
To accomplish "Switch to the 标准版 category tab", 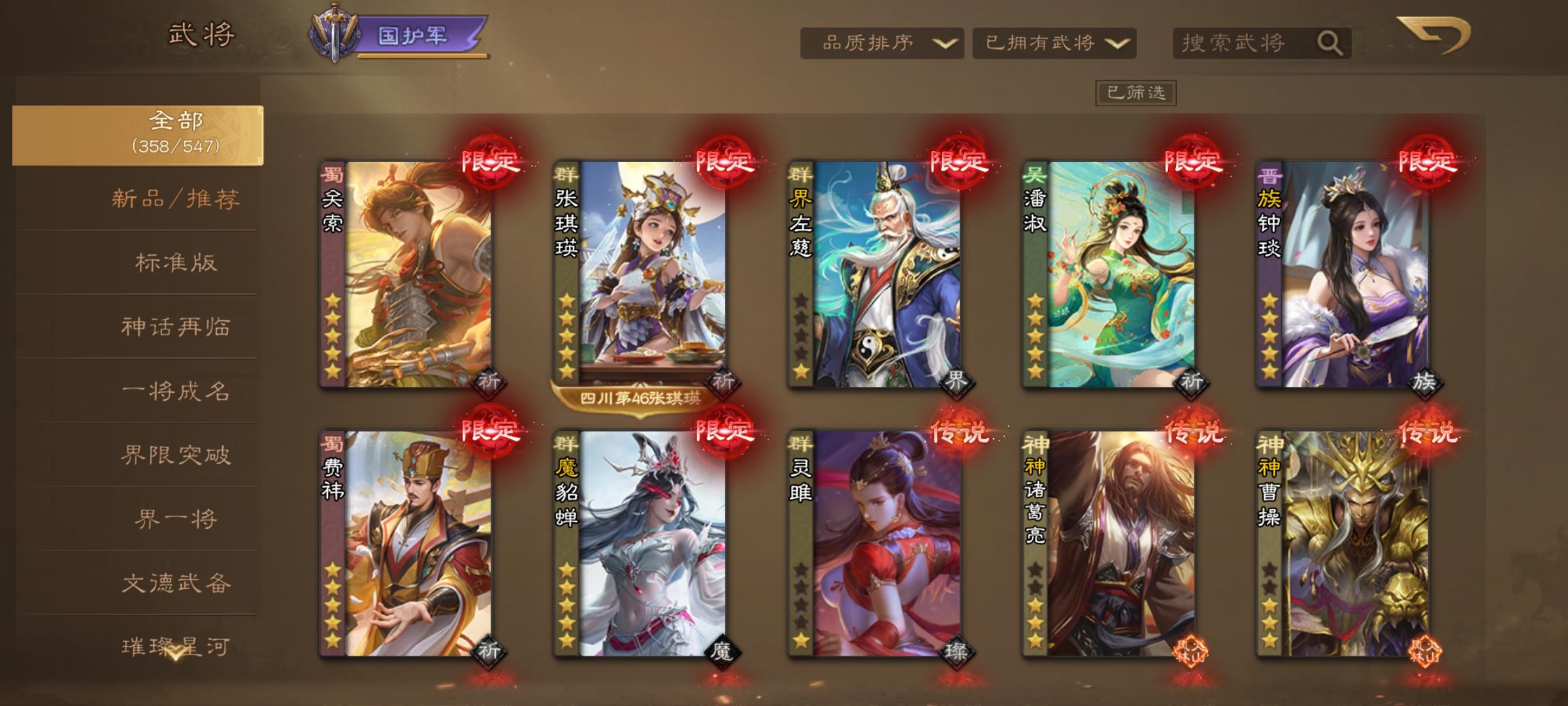I will [177, 261].
